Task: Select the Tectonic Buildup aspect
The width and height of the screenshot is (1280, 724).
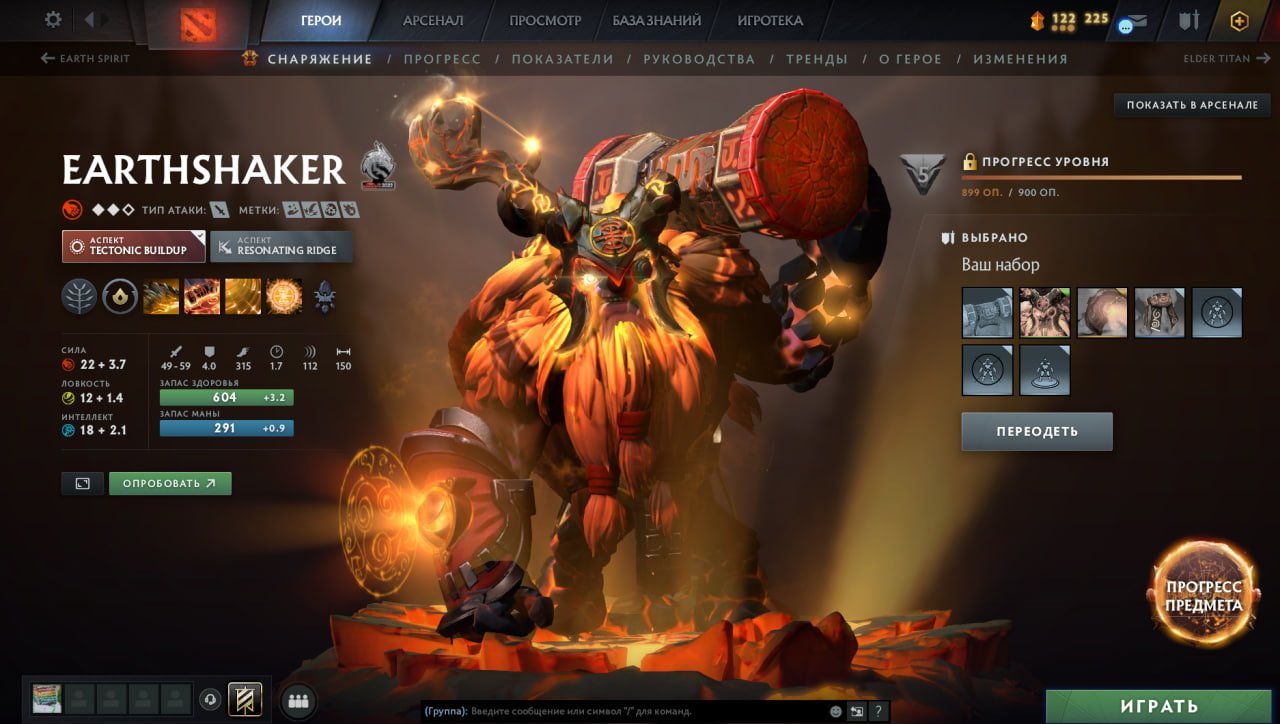Action: click(133, 246)
